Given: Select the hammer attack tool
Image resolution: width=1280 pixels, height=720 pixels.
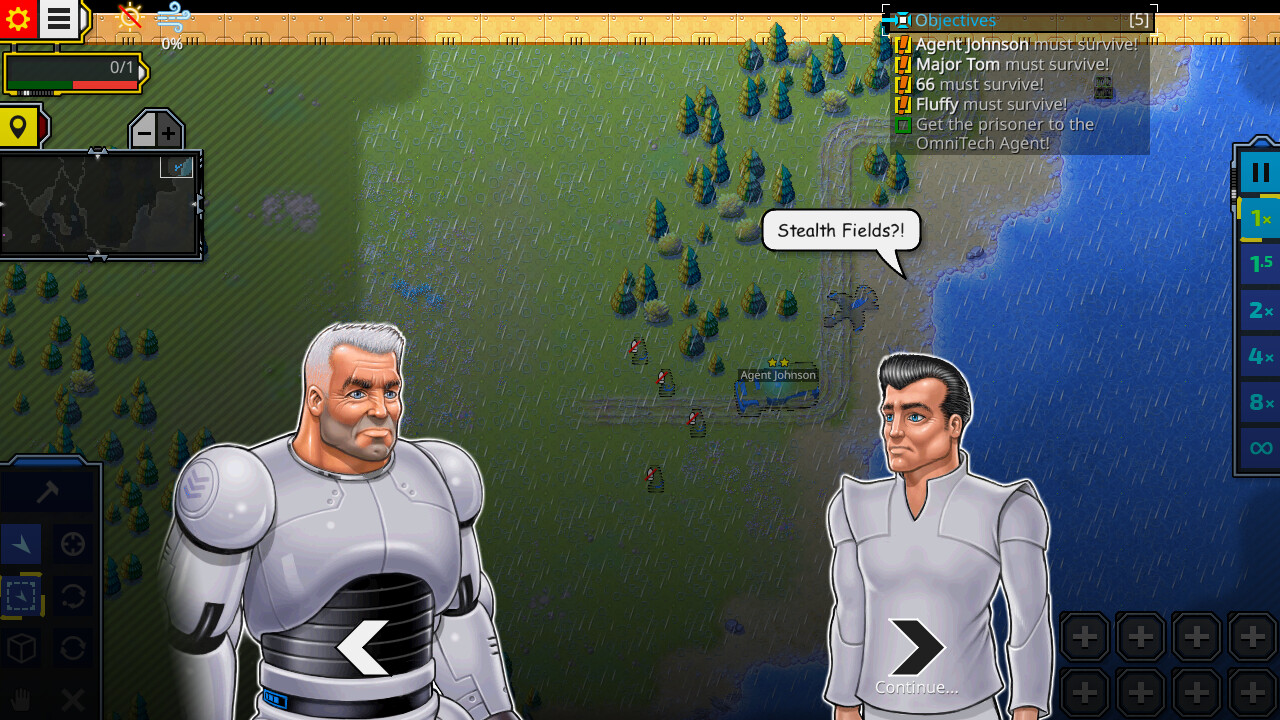Looking at the screenshot, I should [47, 490].
